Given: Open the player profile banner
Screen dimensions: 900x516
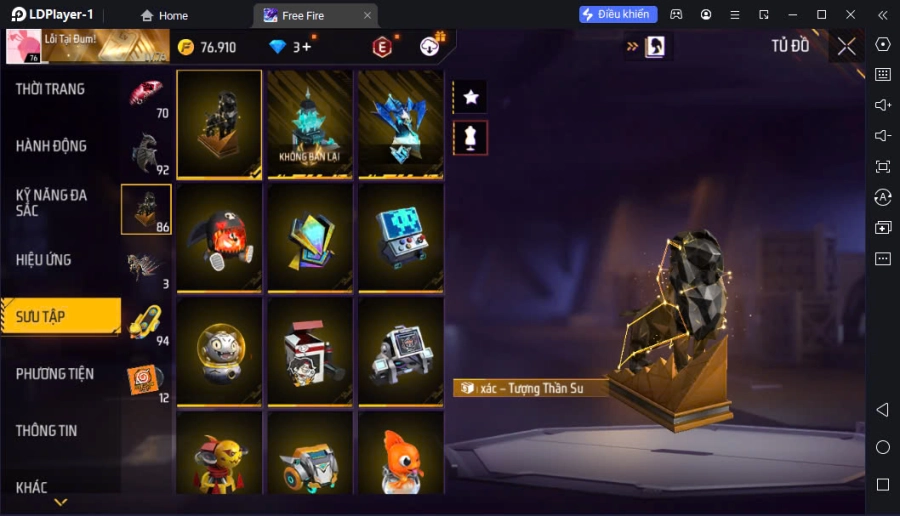Looking at the screenshot, I should [x=88, y=46].
